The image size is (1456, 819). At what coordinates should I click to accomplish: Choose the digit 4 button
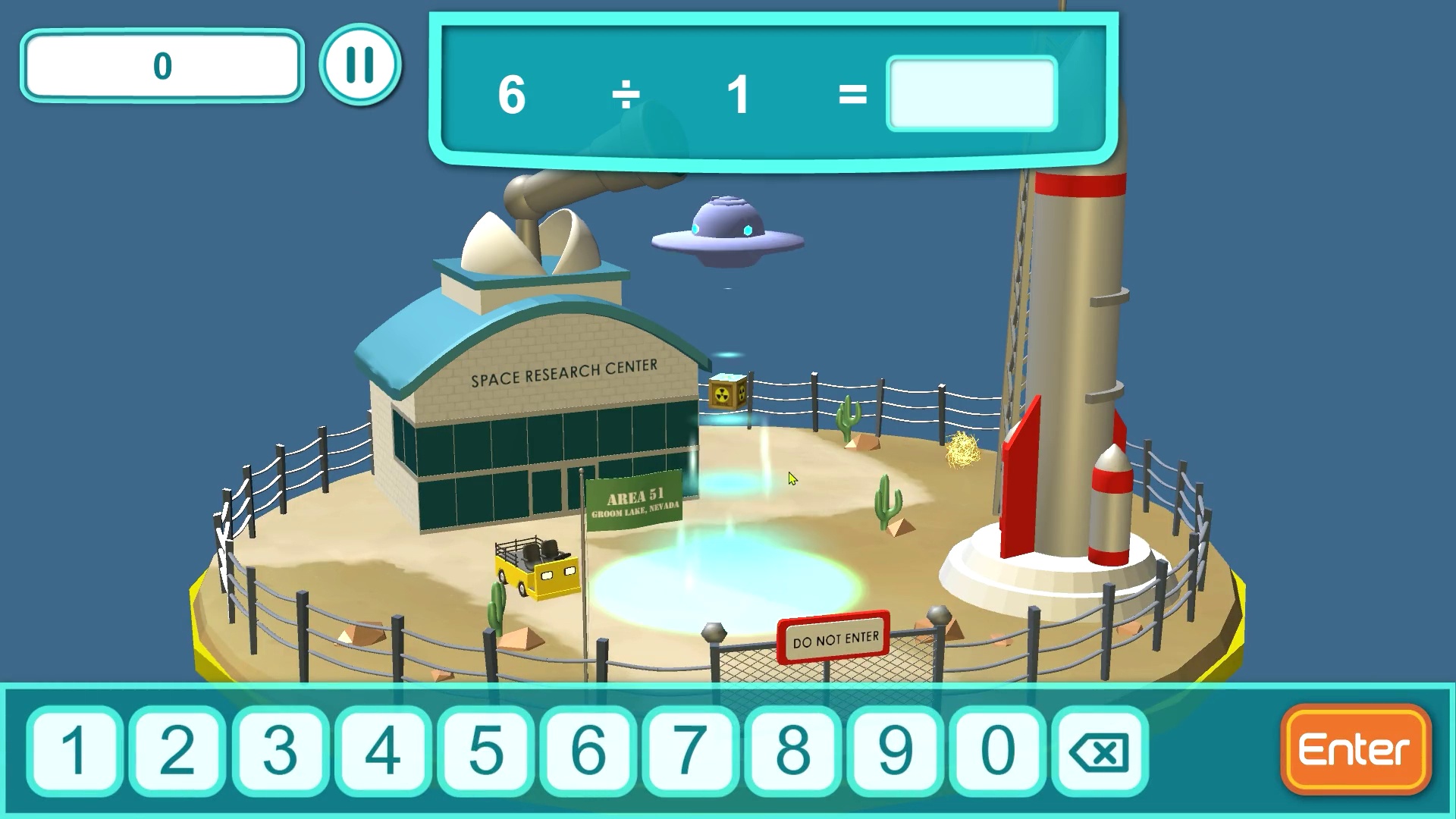382,750
